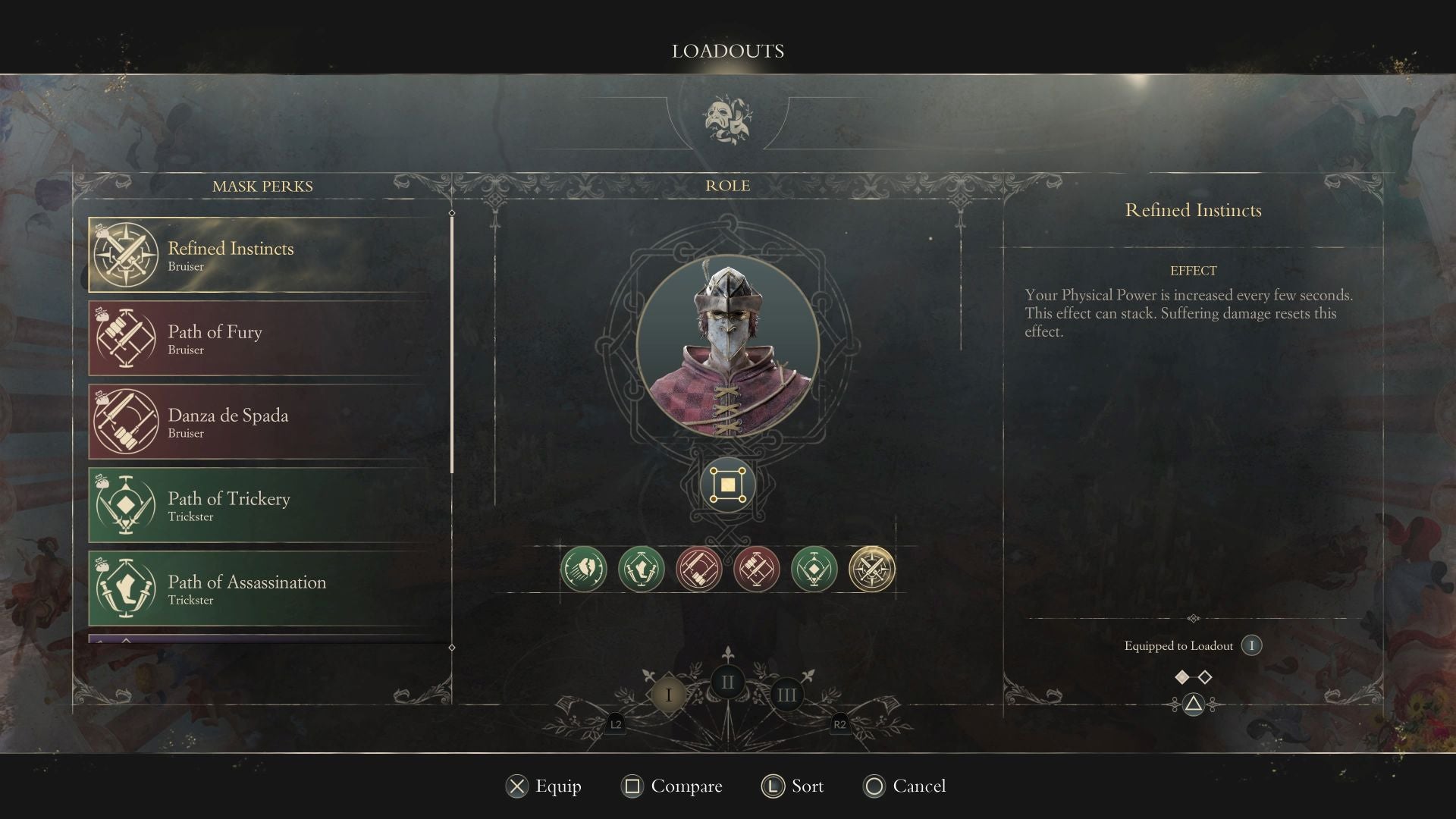Select the square ability icon below the portrait
Viewport: 1456px width, 819px height.
coord(726,485)
